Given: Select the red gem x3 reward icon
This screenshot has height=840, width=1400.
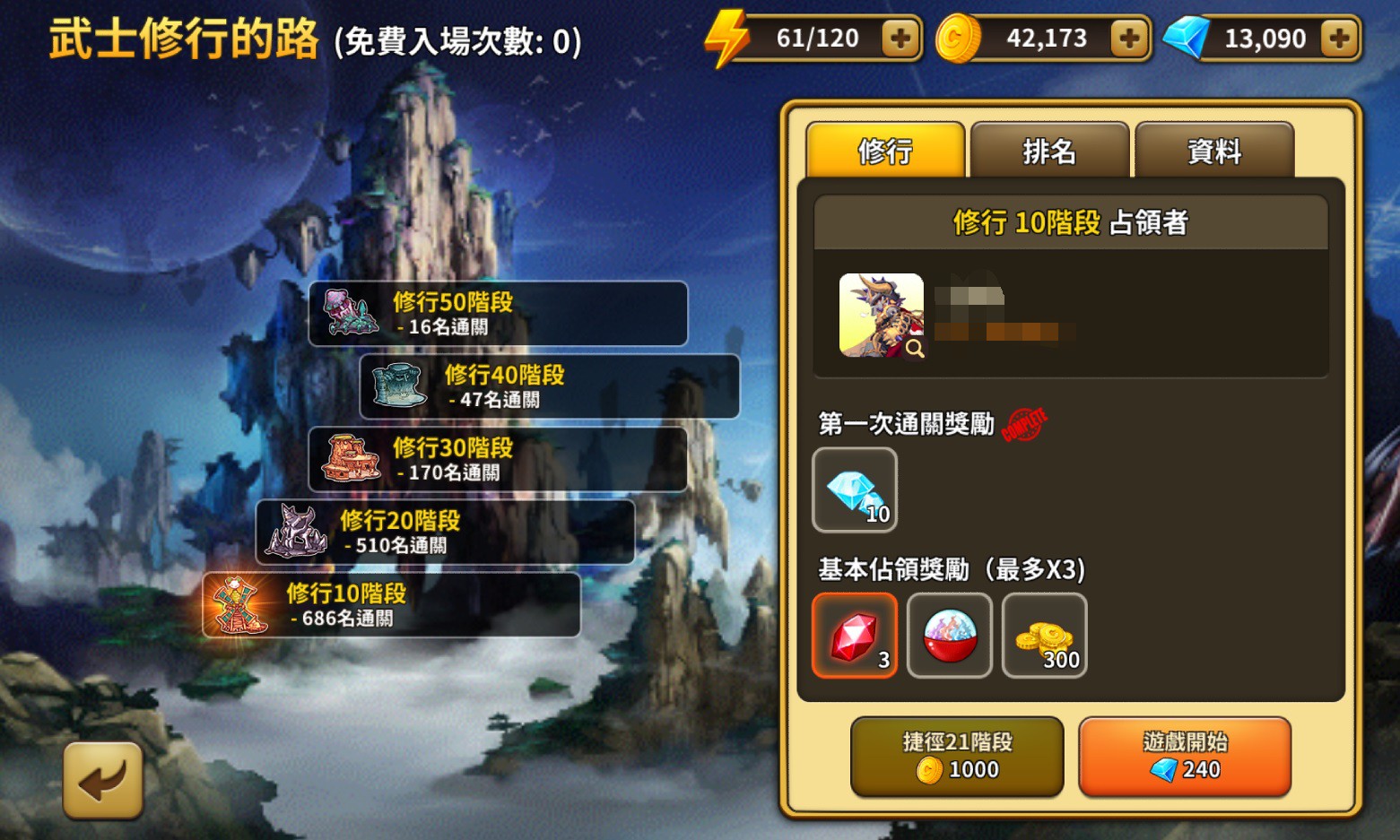Looking at the screenshot, I should (x=853, y=636).
